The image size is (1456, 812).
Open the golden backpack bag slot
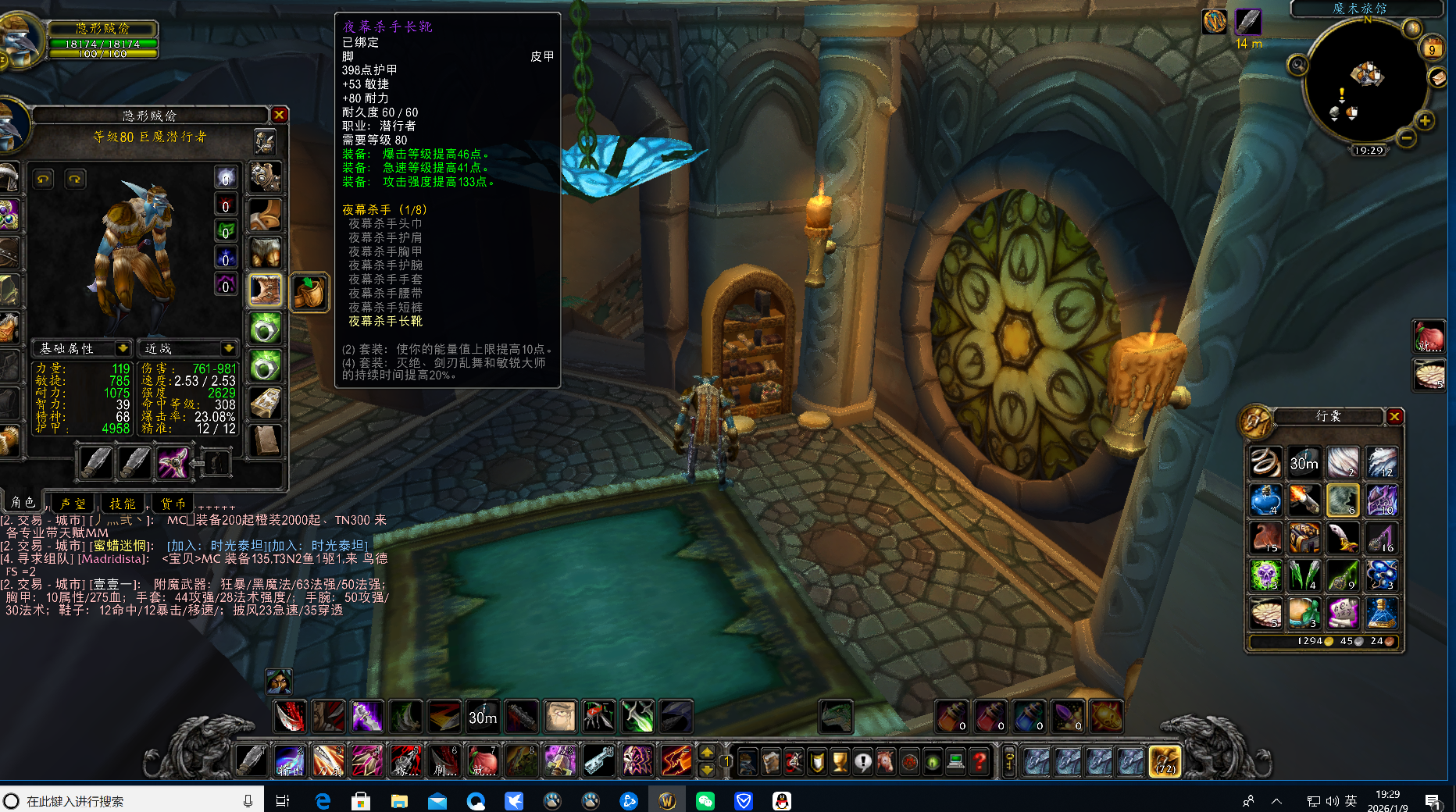tap(1164, 760)
